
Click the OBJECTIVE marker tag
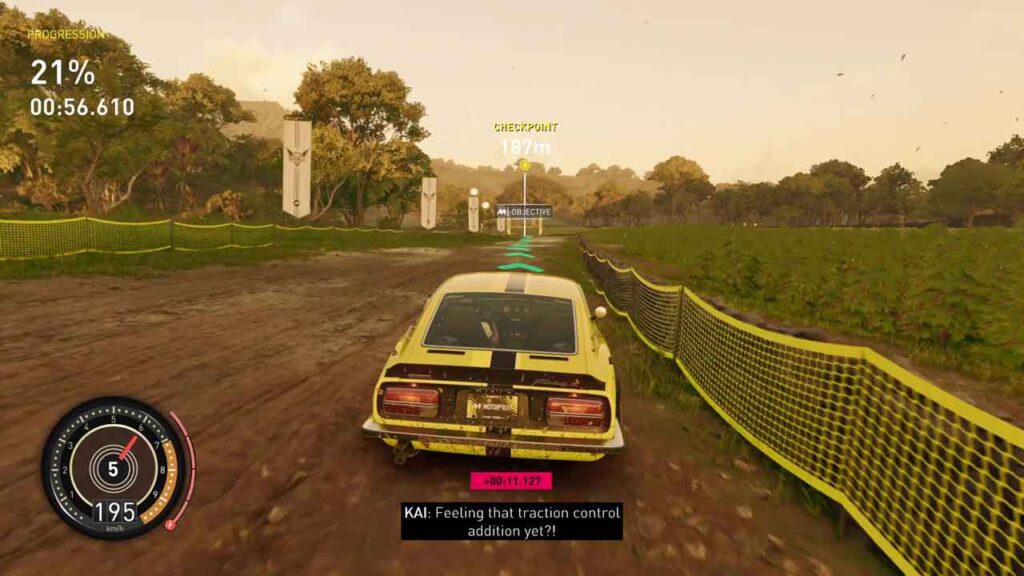[524, 211]
